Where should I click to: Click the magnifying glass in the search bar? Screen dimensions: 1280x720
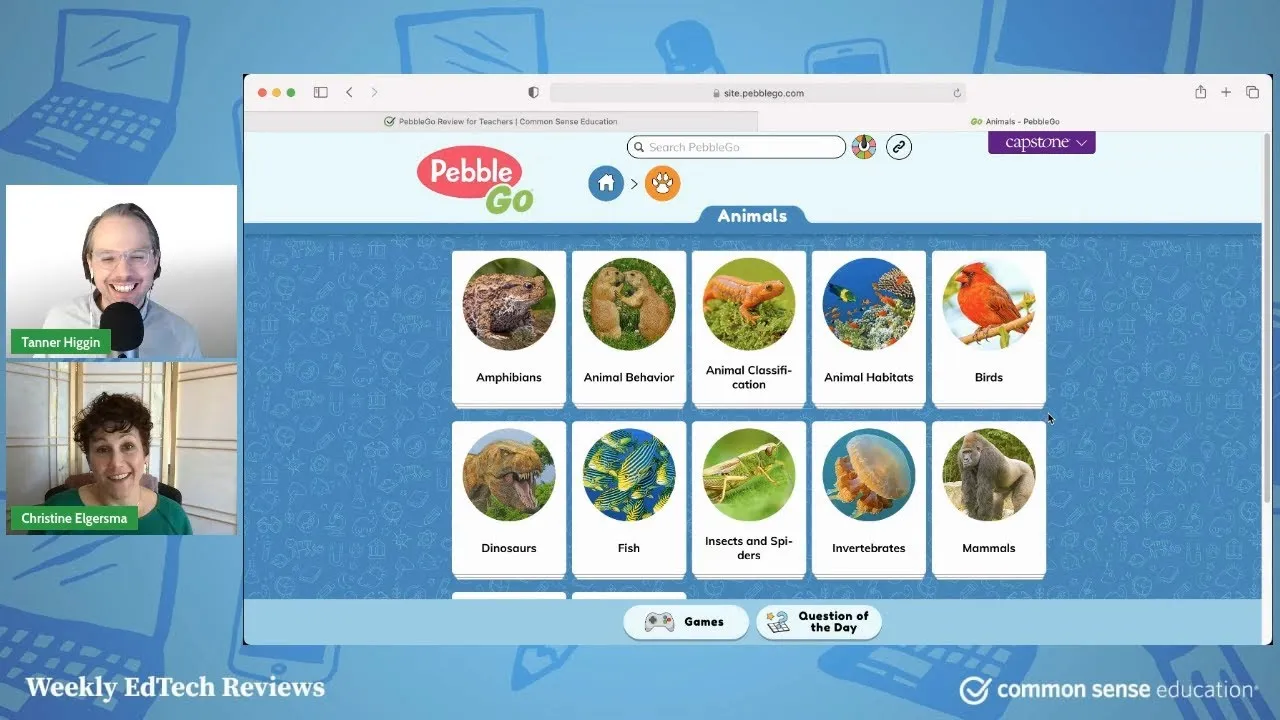[x=639, y=147]
